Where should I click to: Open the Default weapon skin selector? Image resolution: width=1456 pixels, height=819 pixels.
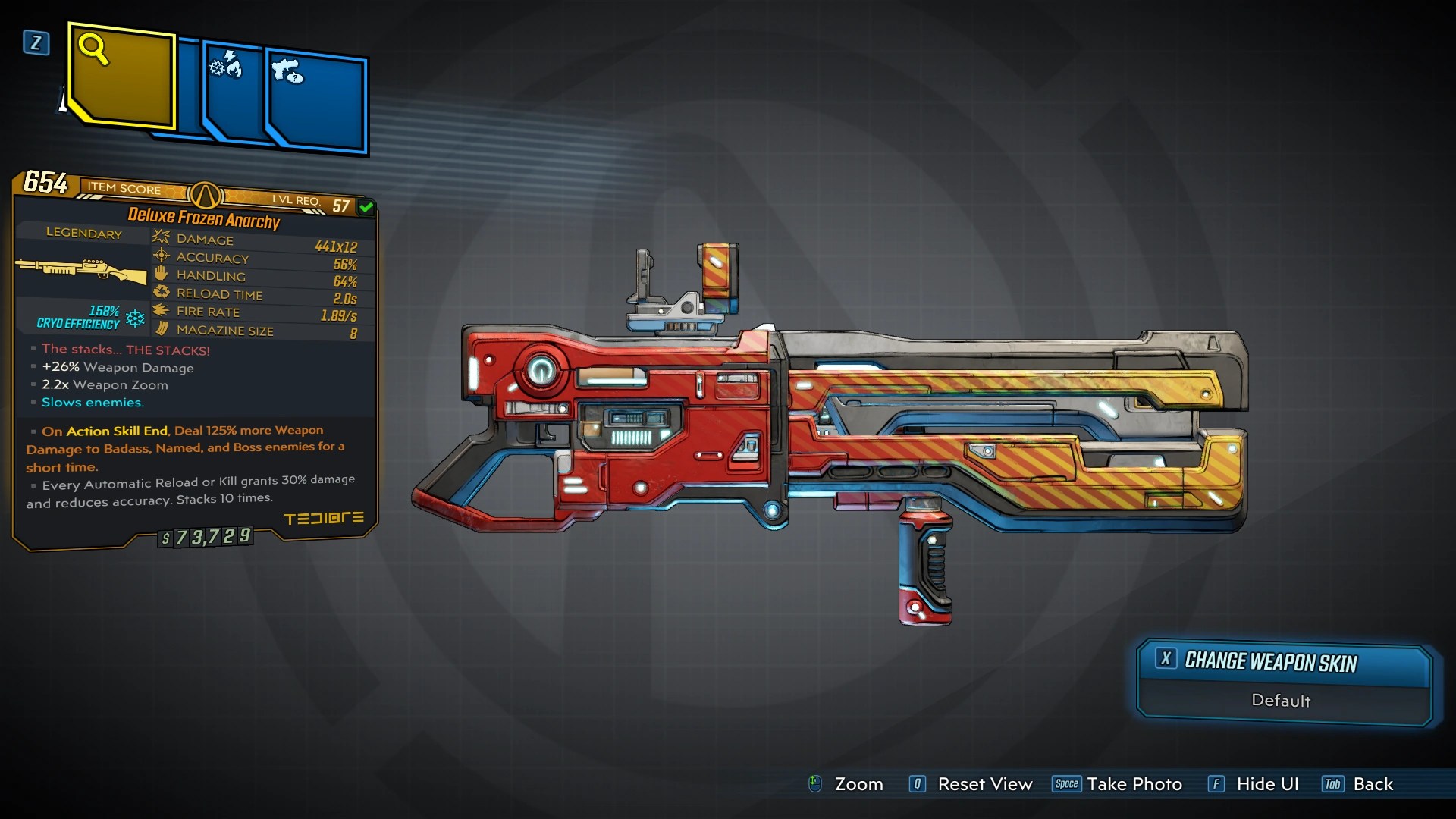[1281, 701]
